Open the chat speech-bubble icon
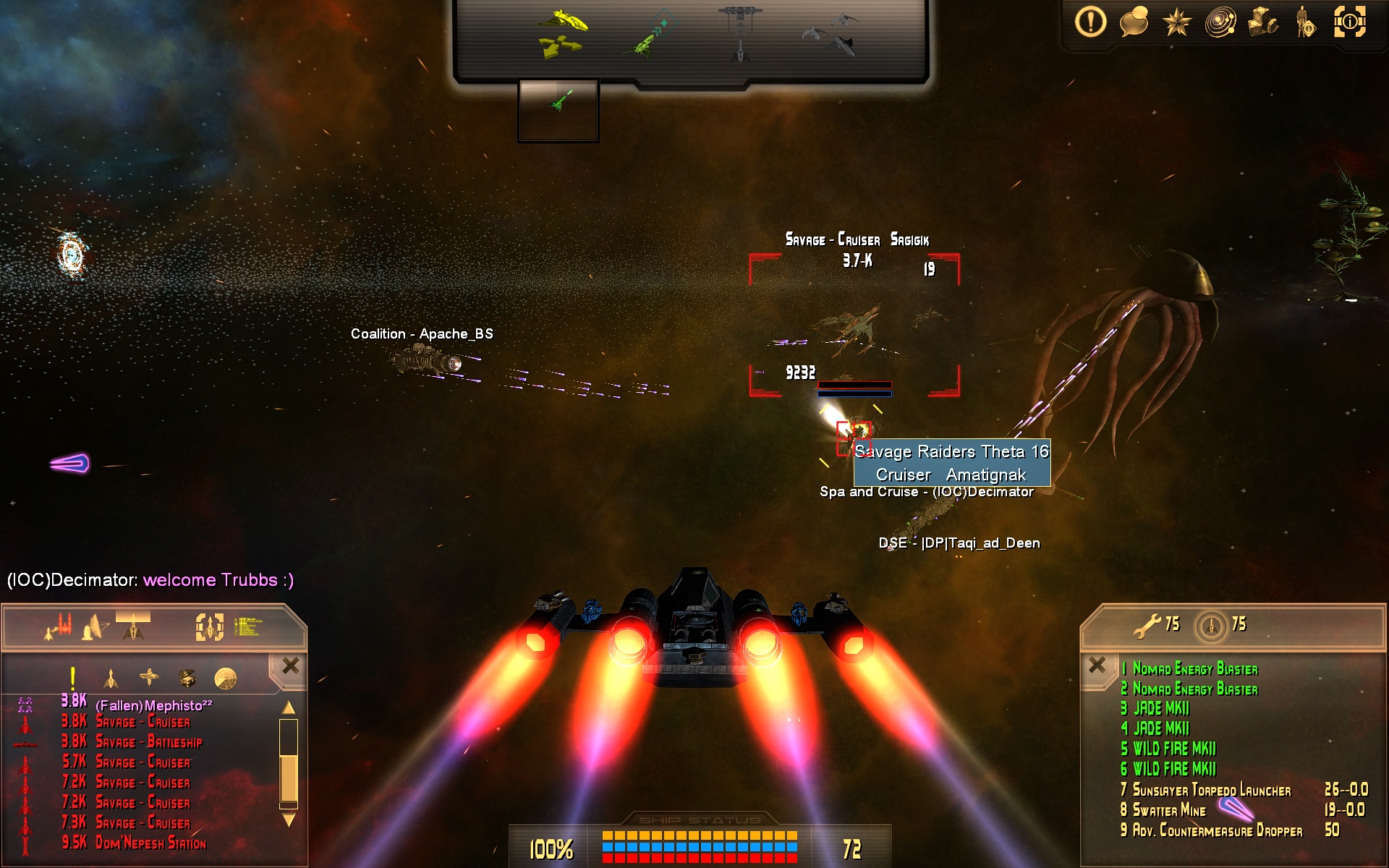This screenshot has height=868, width=1389. coord(1134,22)
